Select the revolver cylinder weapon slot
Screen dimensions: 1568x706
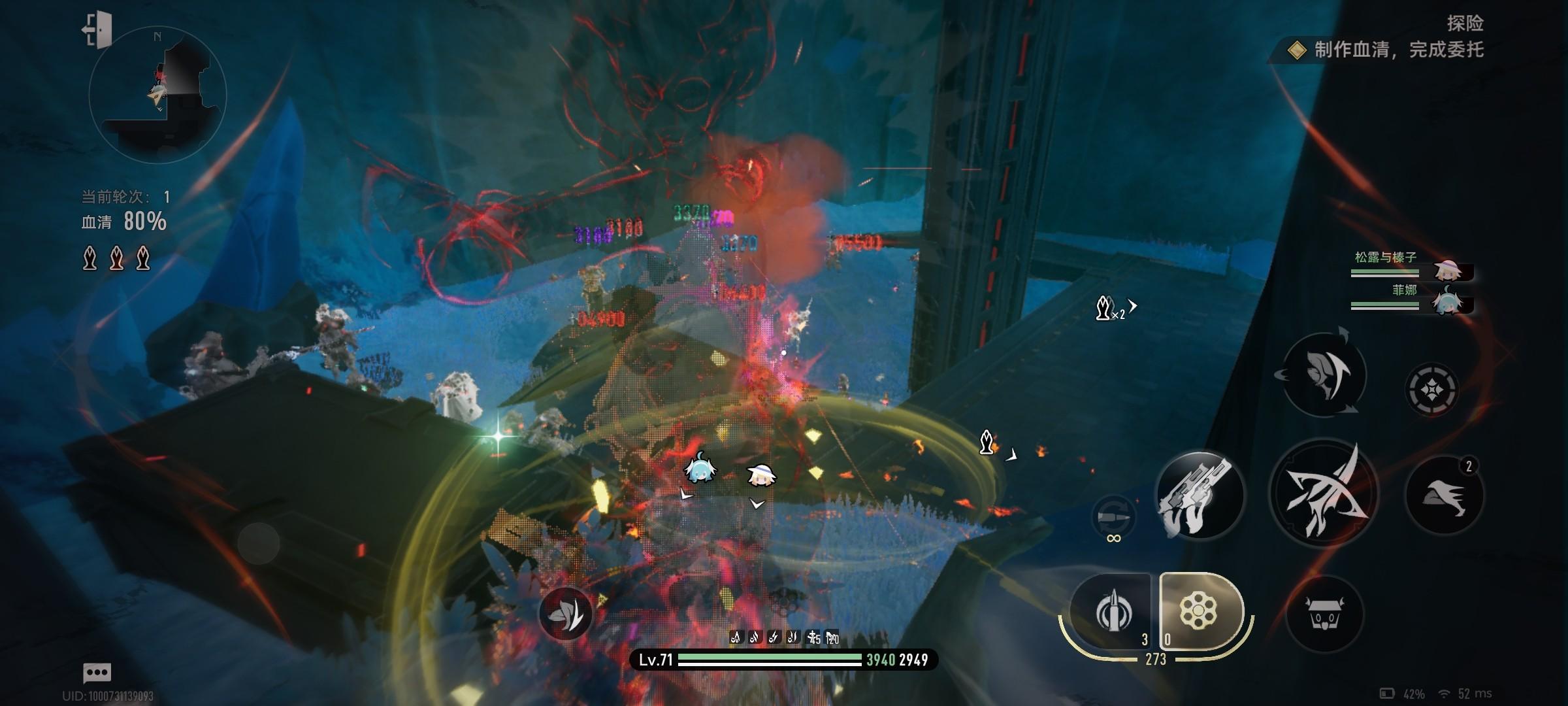1199,613
